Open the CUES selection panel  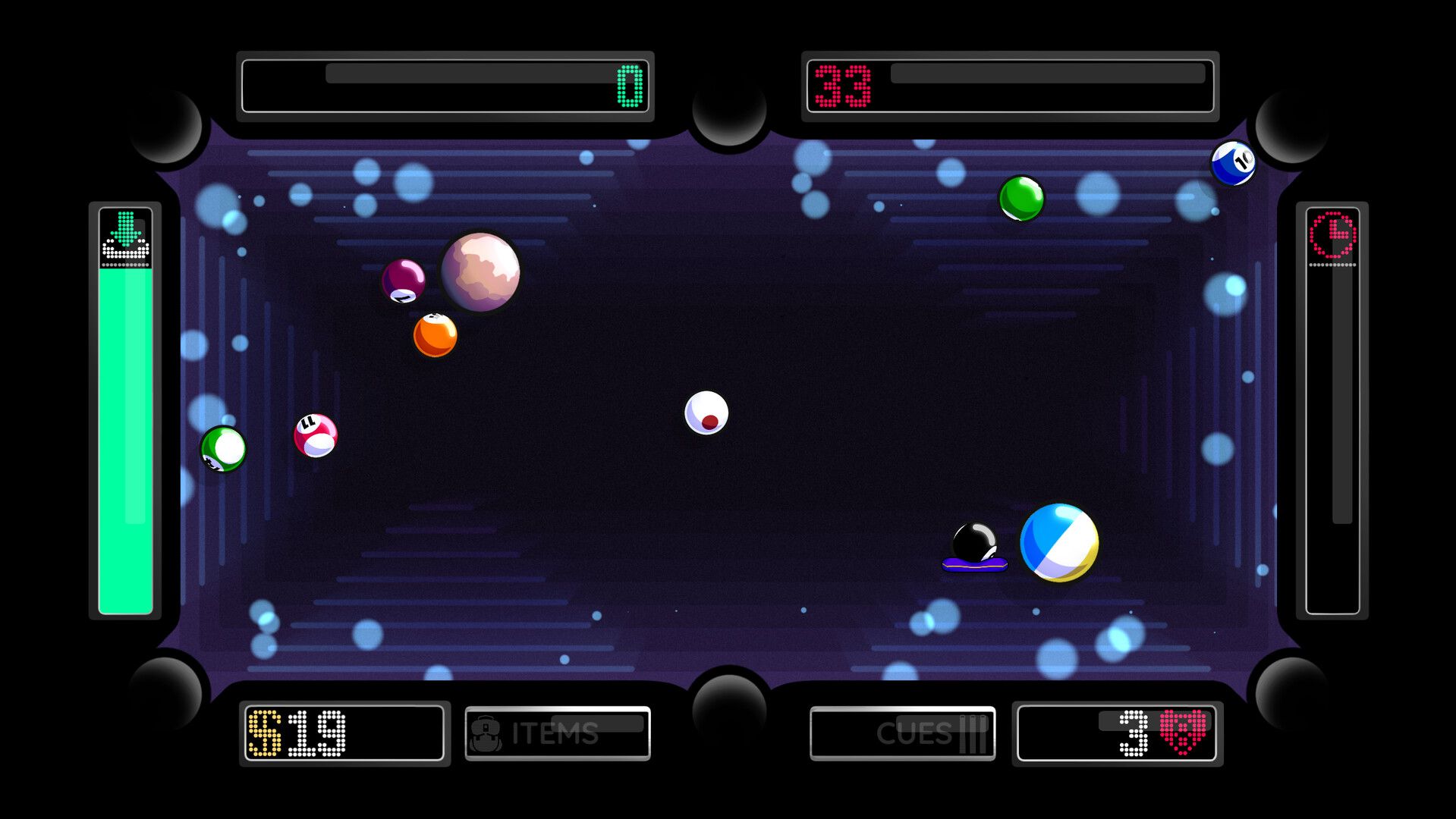[x=902, y=734]
